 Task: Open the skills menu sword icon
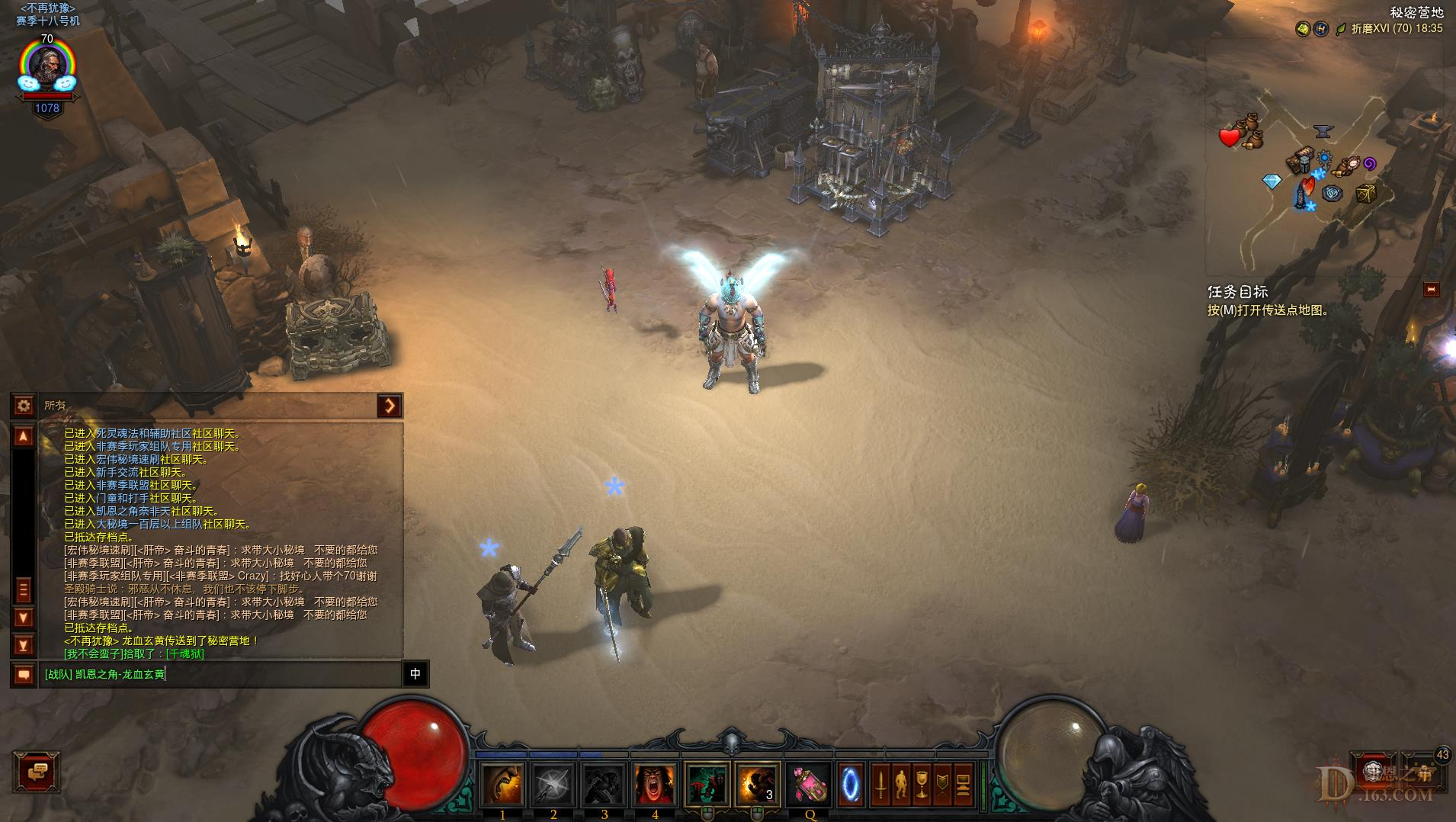pos(880,784)
